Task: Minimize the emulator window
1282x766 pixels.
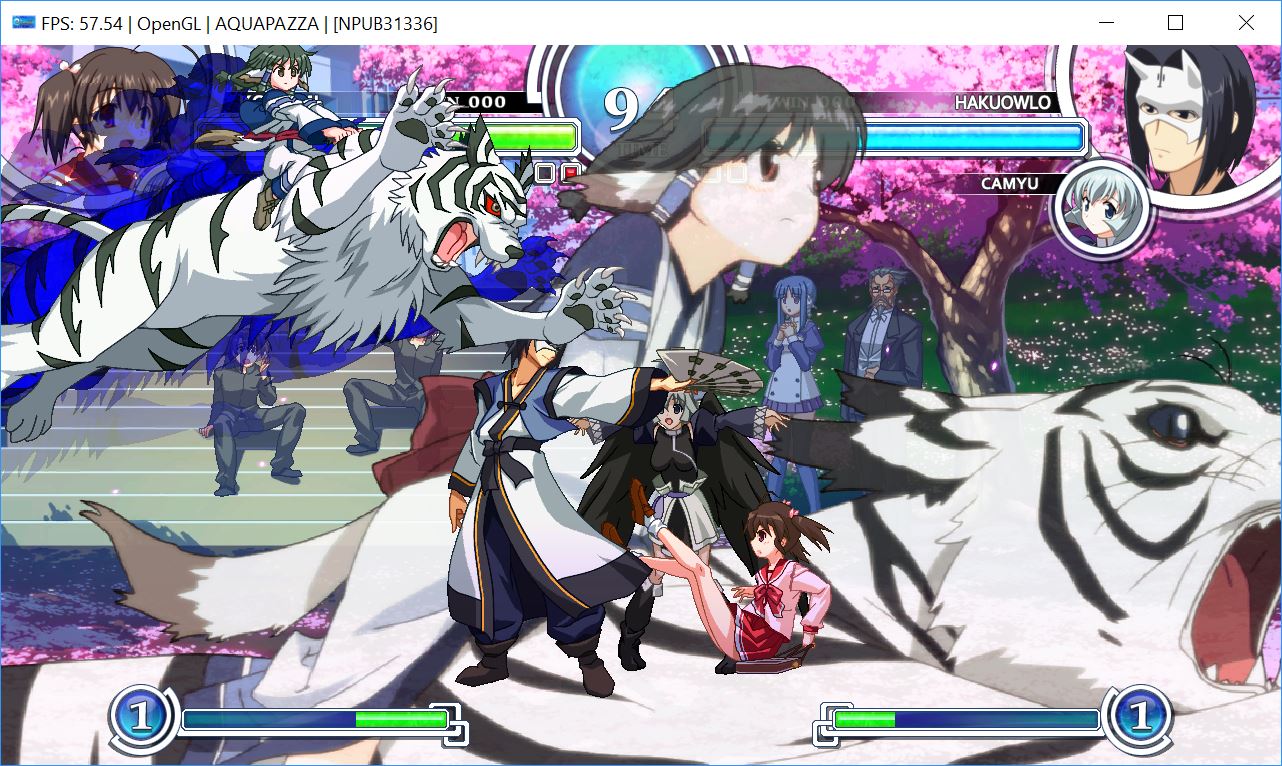Action: pos(1106,23)
